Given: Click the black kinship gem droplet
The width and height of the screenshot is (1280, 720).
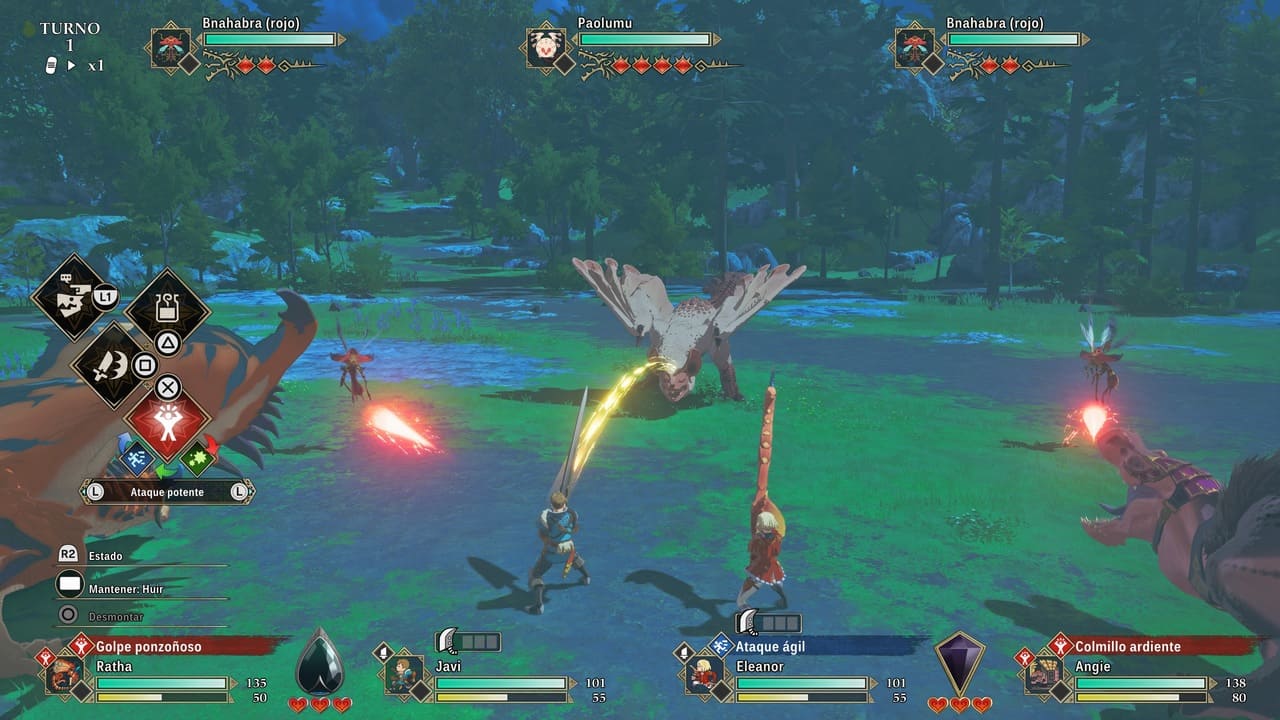Looking at the screenshot, I should [320, 661].
